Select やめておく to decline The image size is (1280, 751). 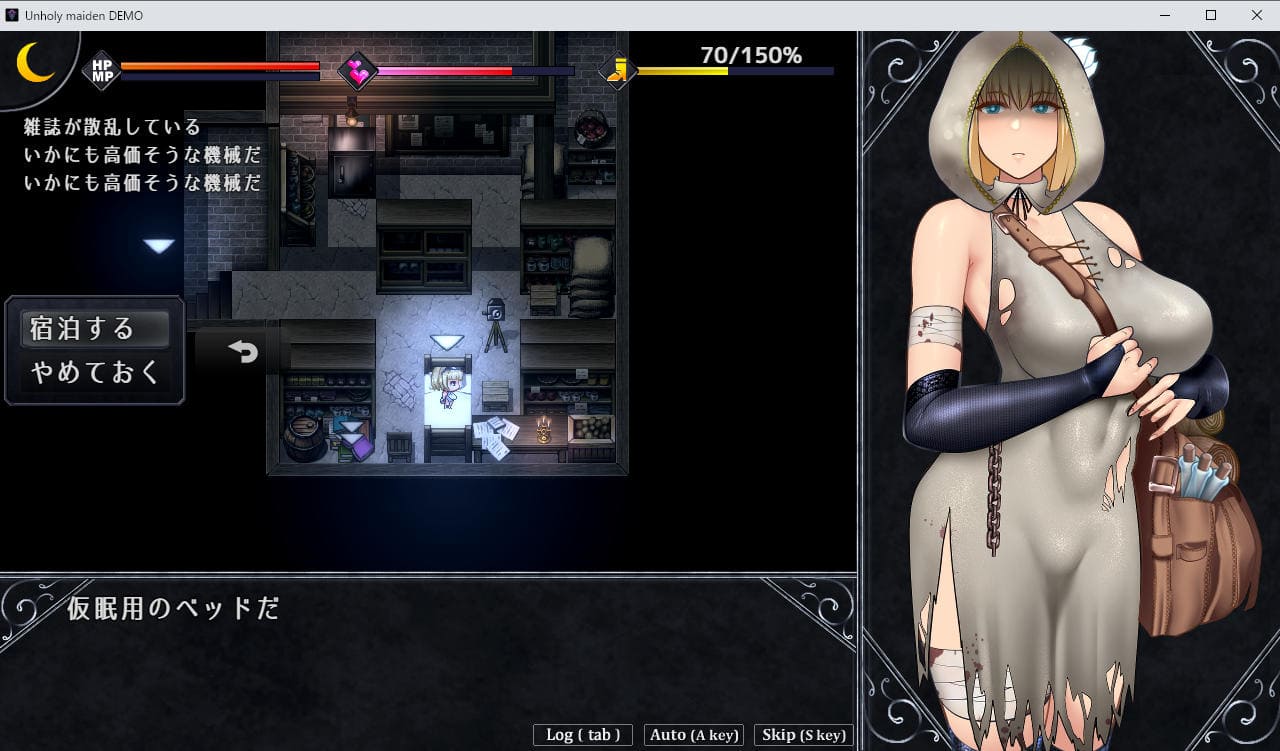(94, 372)
